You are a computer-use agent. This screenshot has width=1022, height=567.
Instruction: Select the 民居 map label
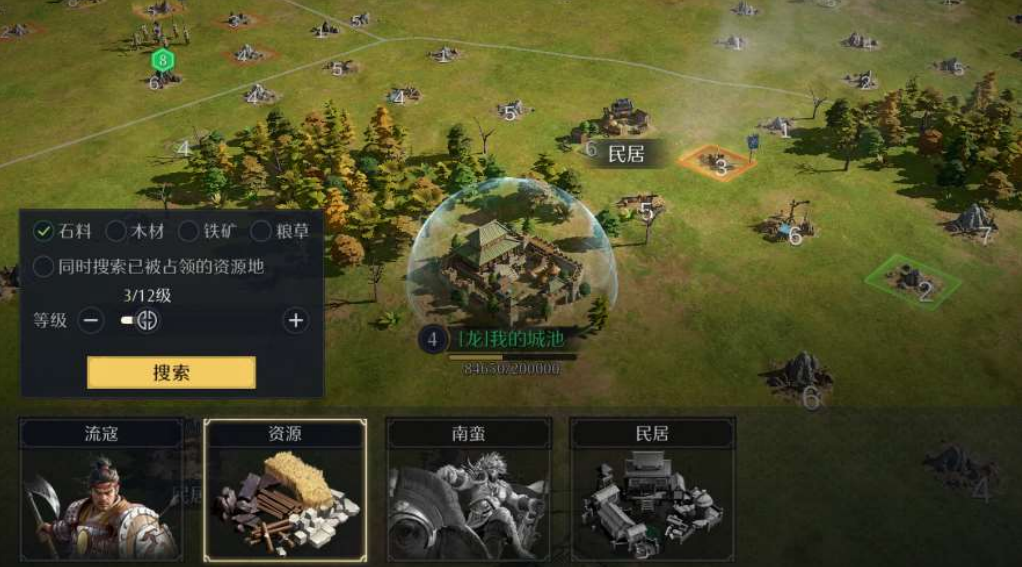click(x=625, y=153)
